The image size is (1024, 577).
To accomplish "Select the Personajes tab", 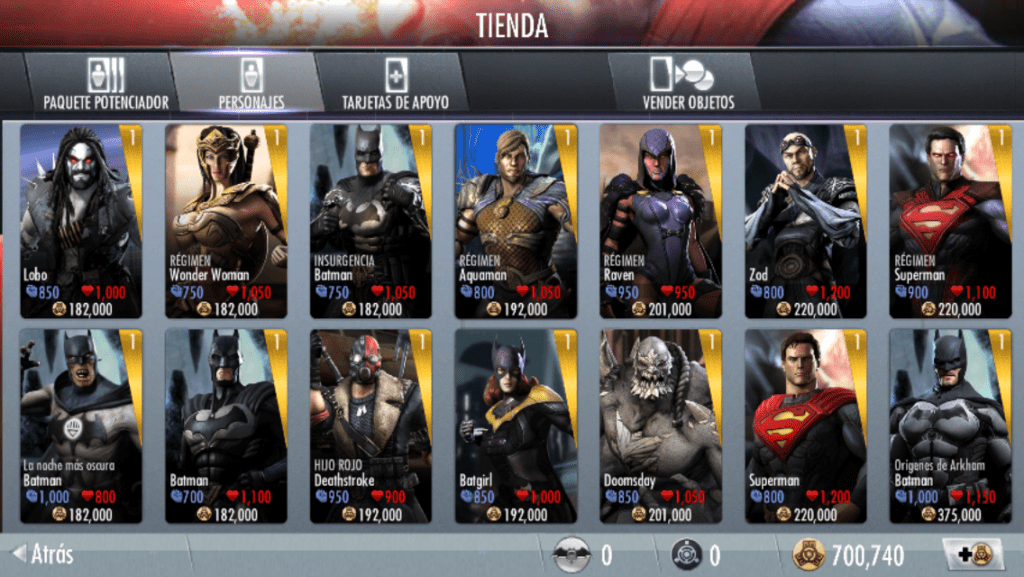I will (251, 83).
